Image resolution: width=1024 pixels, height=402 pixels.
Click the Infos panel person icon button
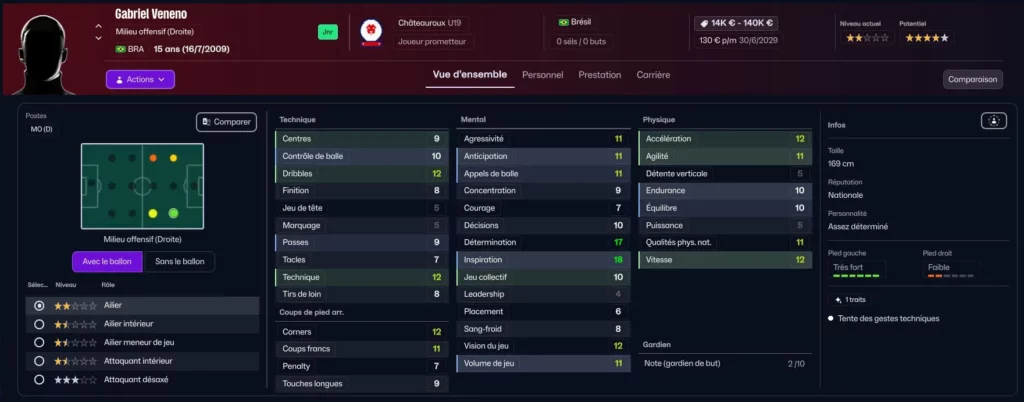(994, 121)
